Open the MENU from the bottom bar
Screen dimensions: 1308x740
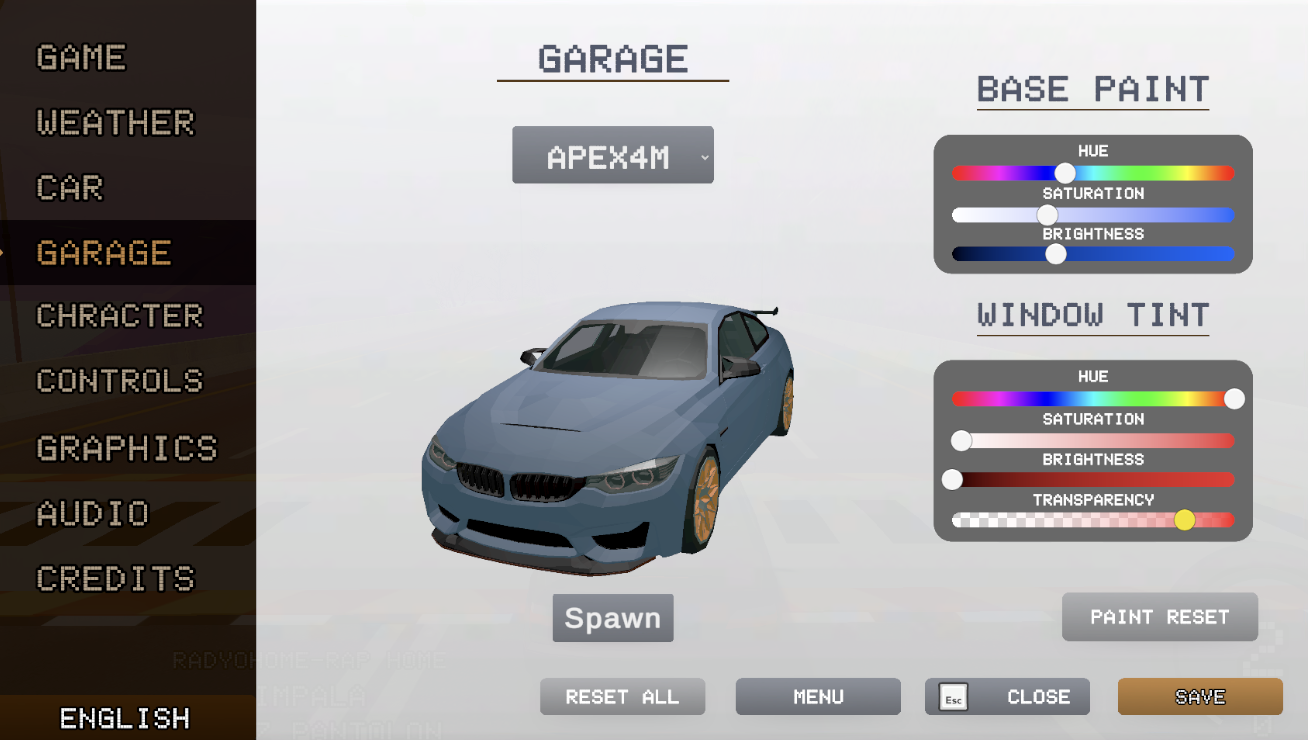817,696
